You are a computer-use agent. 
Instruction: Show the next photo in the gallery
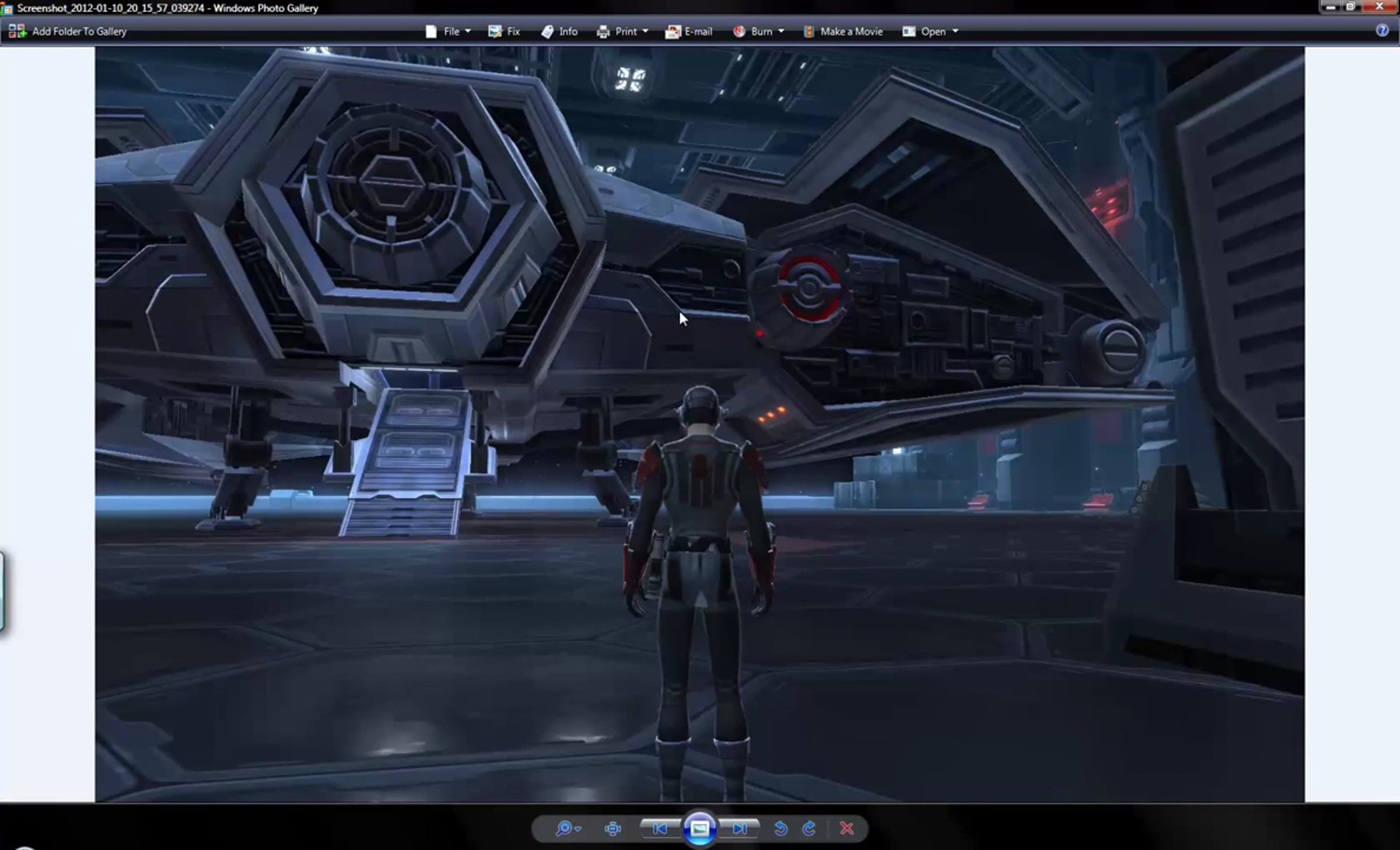point(739,828)
